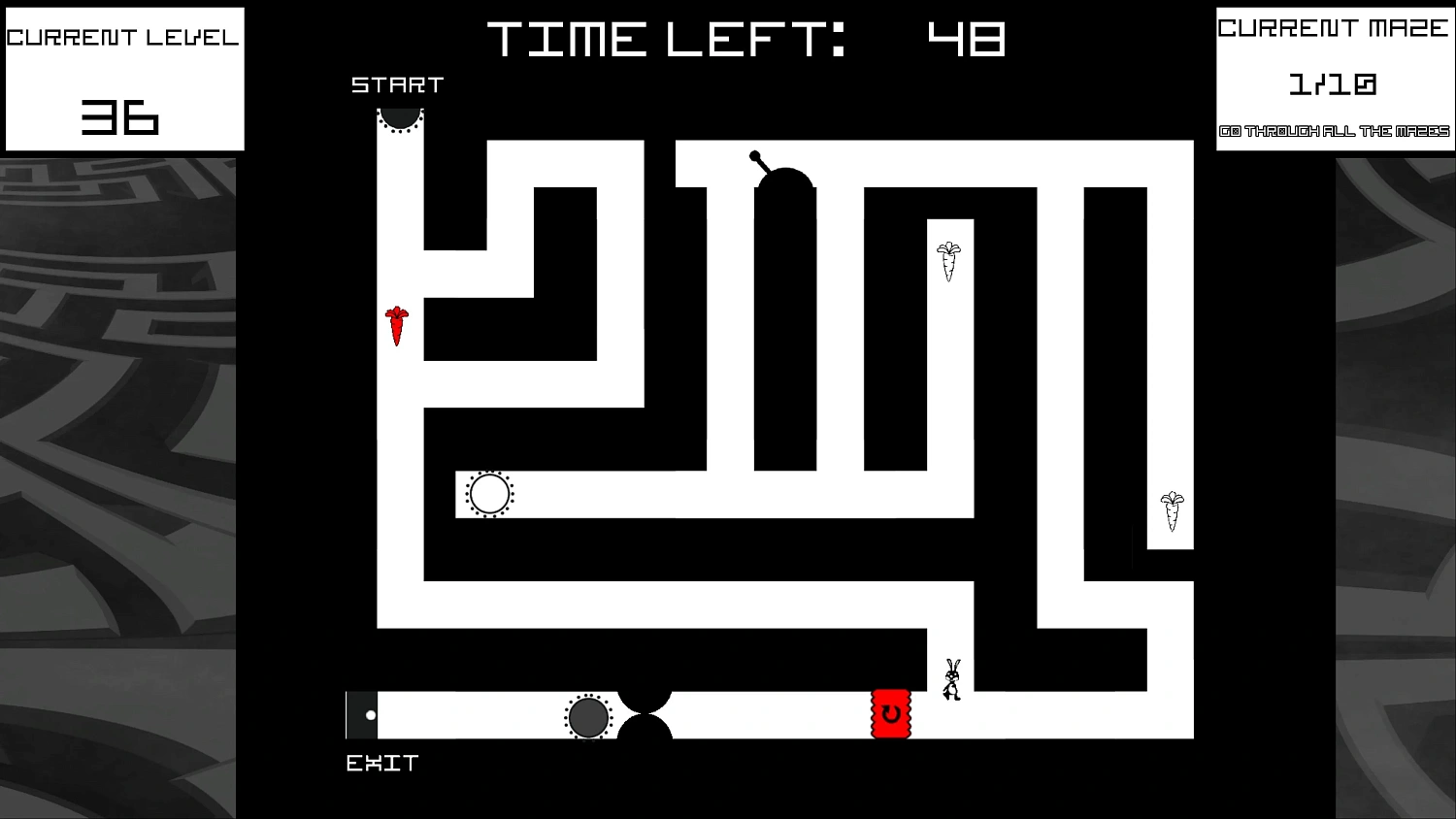This screenshot has height=819, width=1456.
Task: Click the rabbit character near the bottom corridor
Action: (951, 676)
